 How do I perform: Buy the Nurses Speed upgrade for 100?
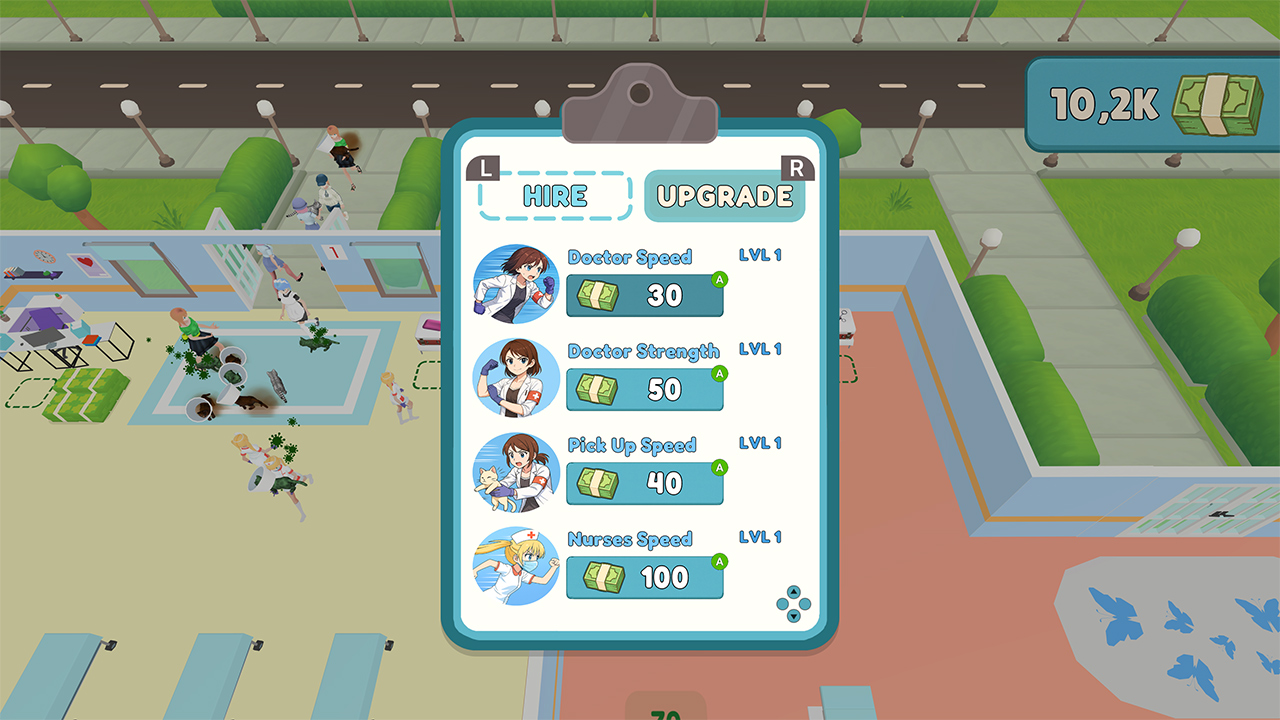[644, 578]
